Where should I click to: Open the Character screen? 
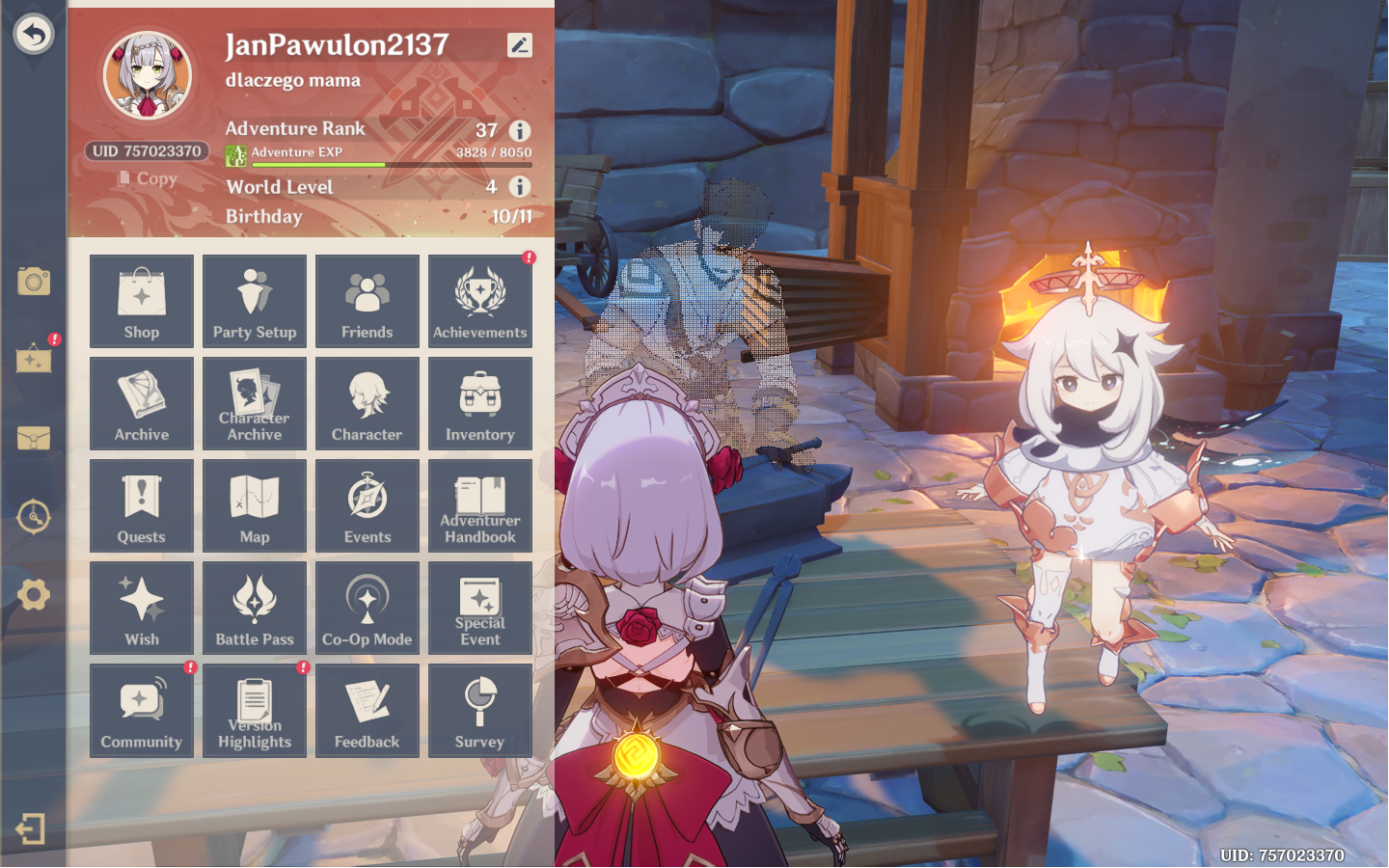(x=368, y=403)
